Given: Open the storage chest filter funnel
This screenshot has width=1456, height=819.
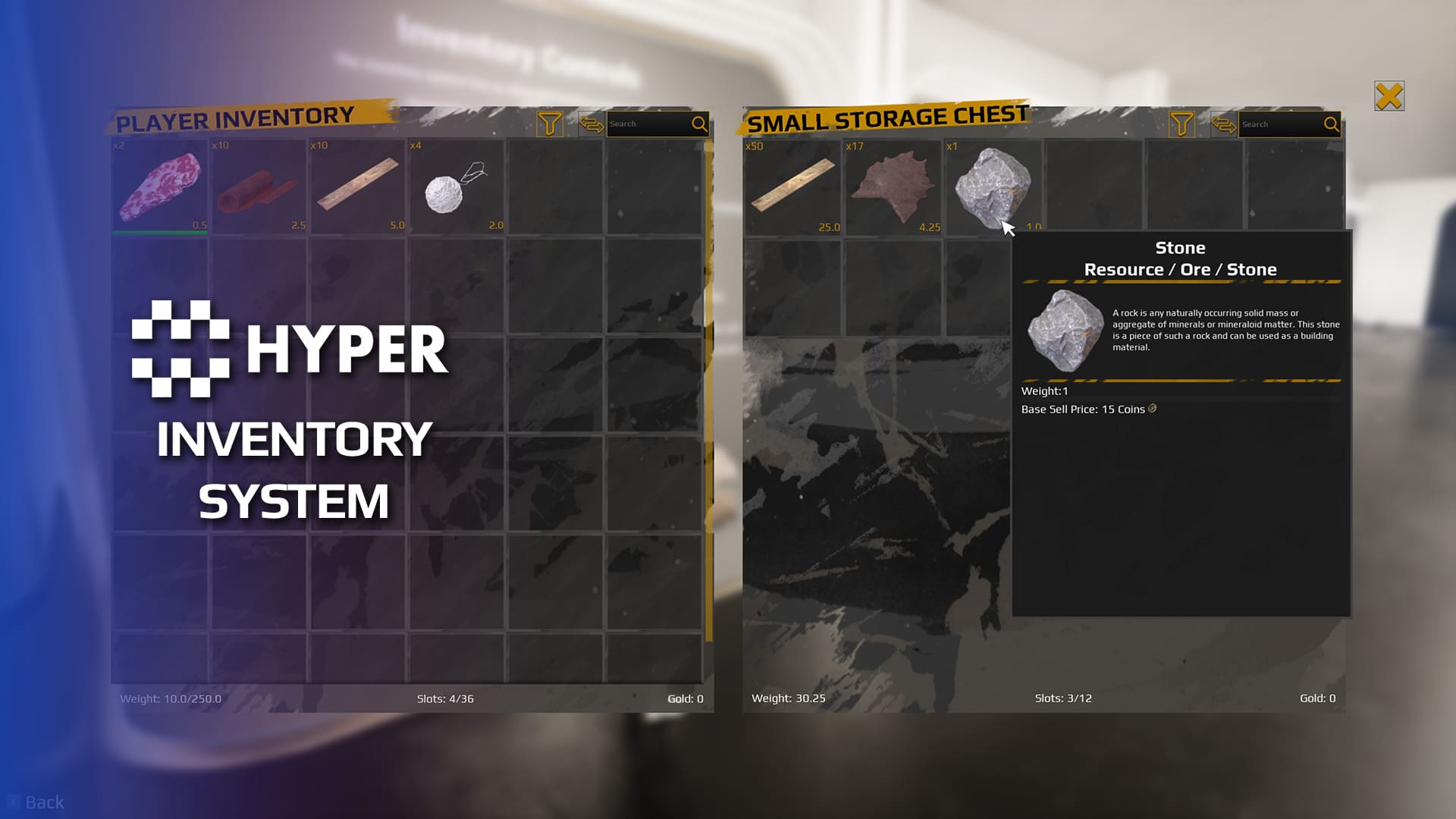Looking at the screenshot, I should coord(1181,124).
